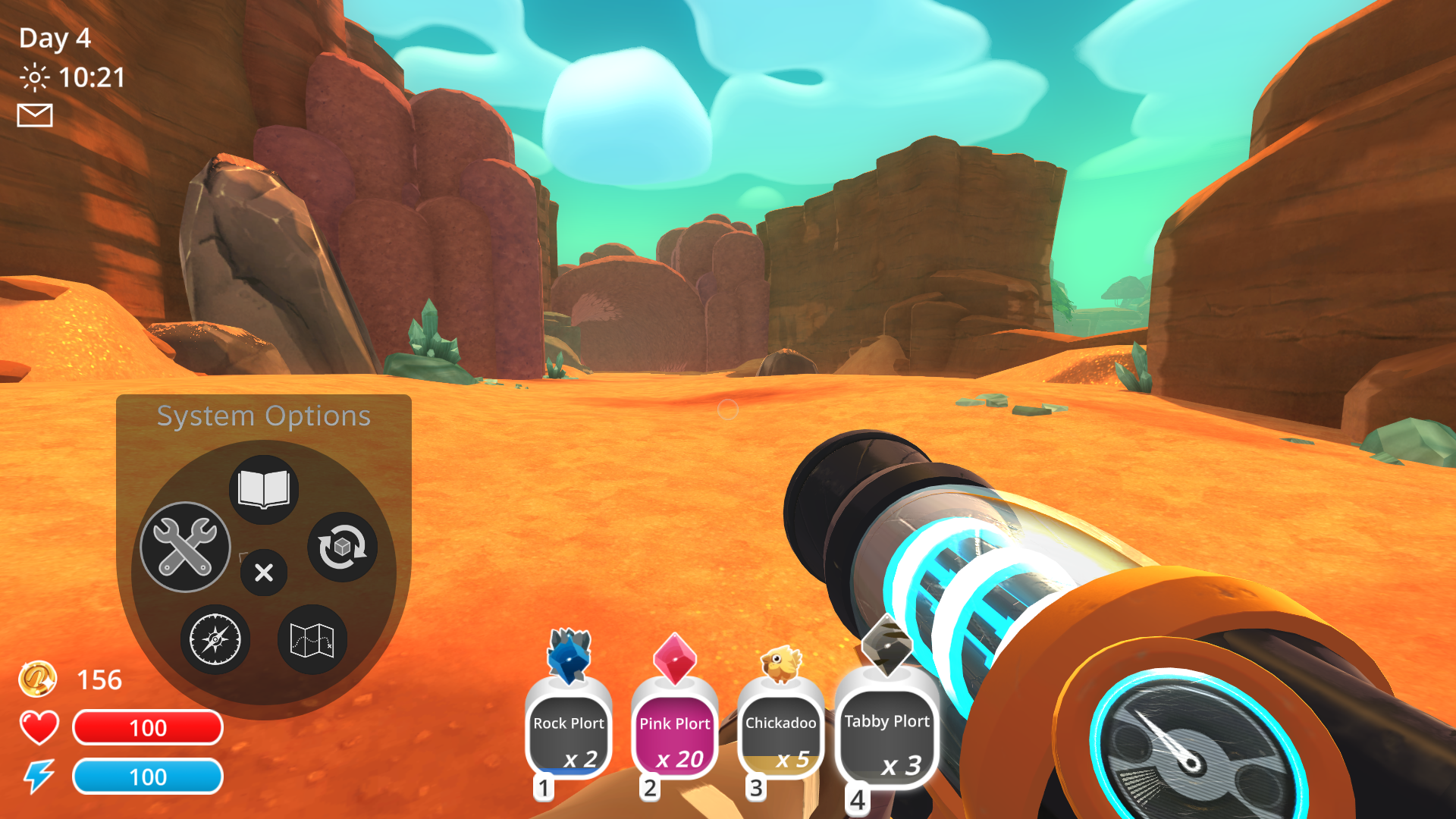Select the Rock Plort inventory slot
Image resolution: width=1456 pixels, height=819 pixels.
tap(569, 732)
